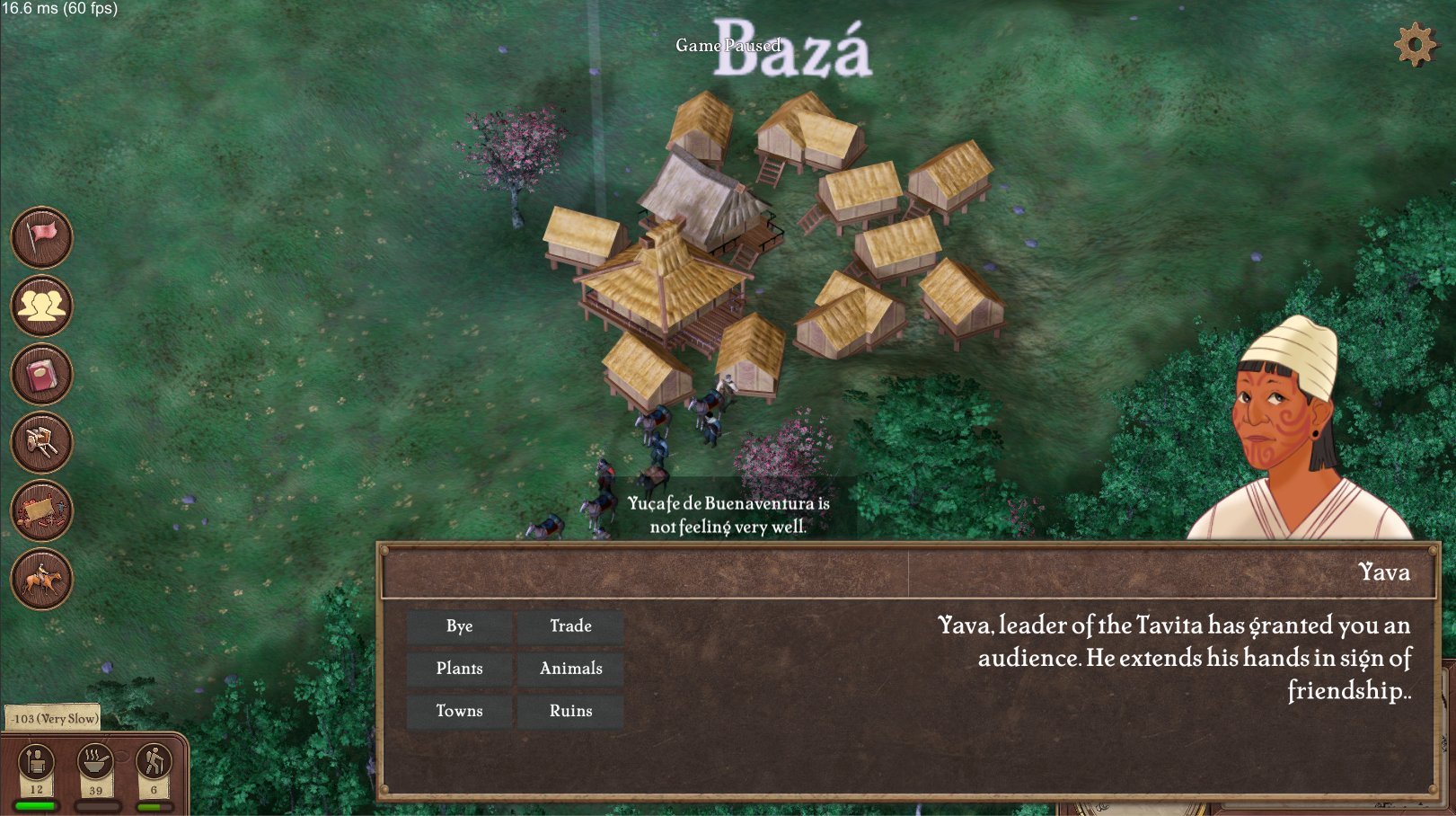Click the steaming food bowl icon

(x=95, y=762)
